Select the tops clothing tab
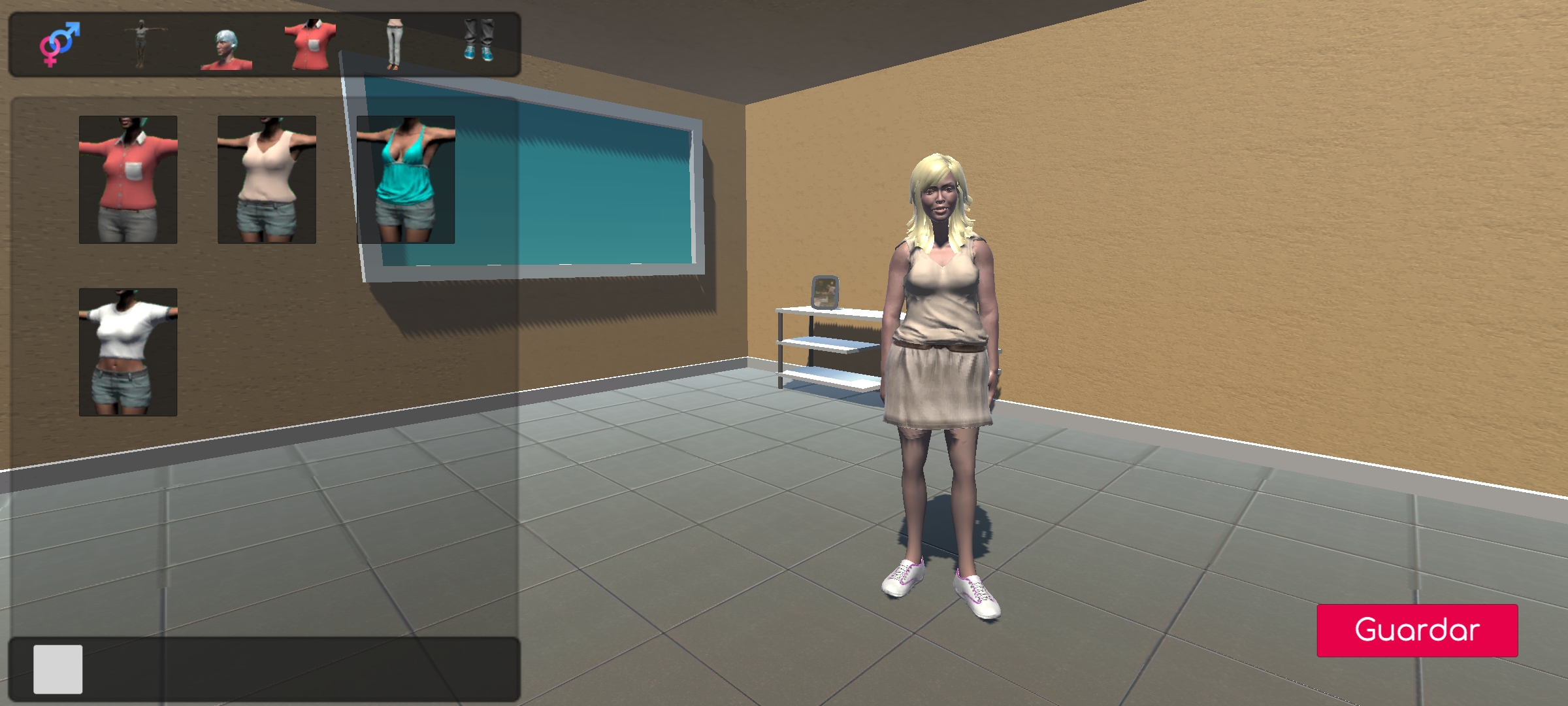The height and width of the screenshot is (706, 1568). tap(311, 44)
